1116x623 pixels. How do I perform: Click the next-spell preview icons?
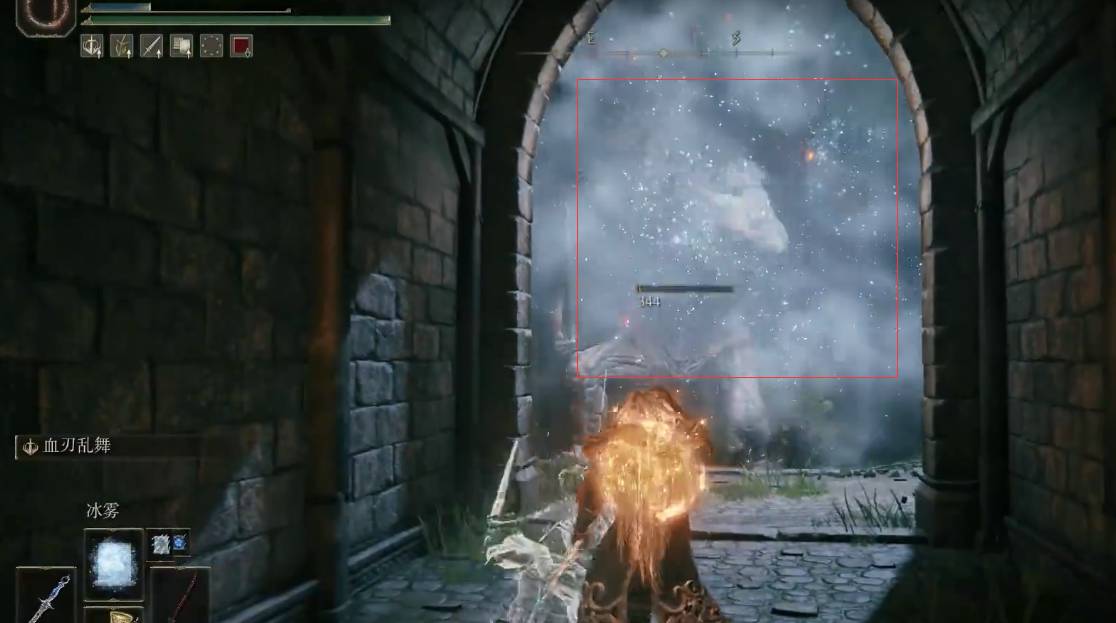tap(168, 543)
